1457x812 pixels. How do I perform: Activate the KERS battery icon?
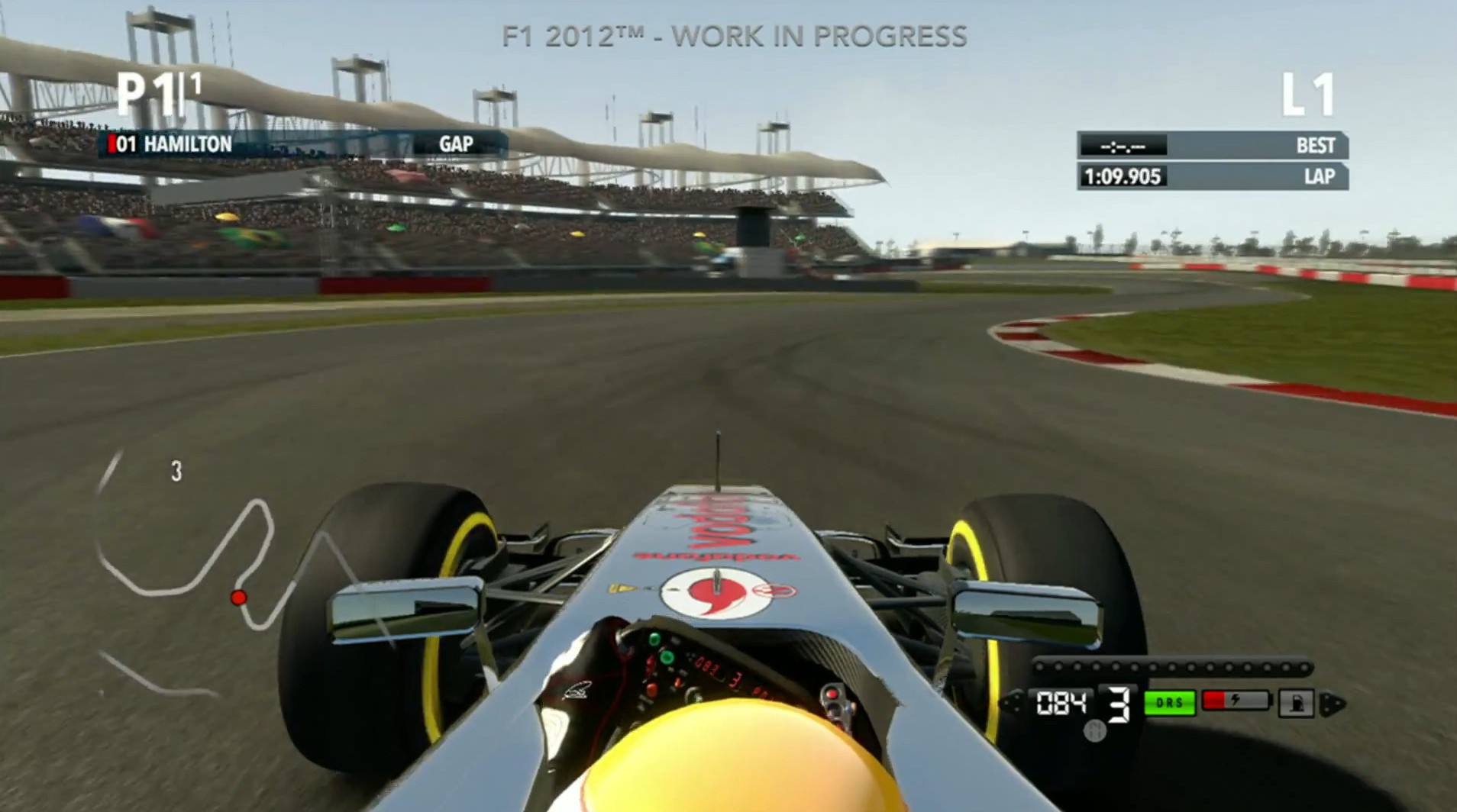tap(1235, 701)
